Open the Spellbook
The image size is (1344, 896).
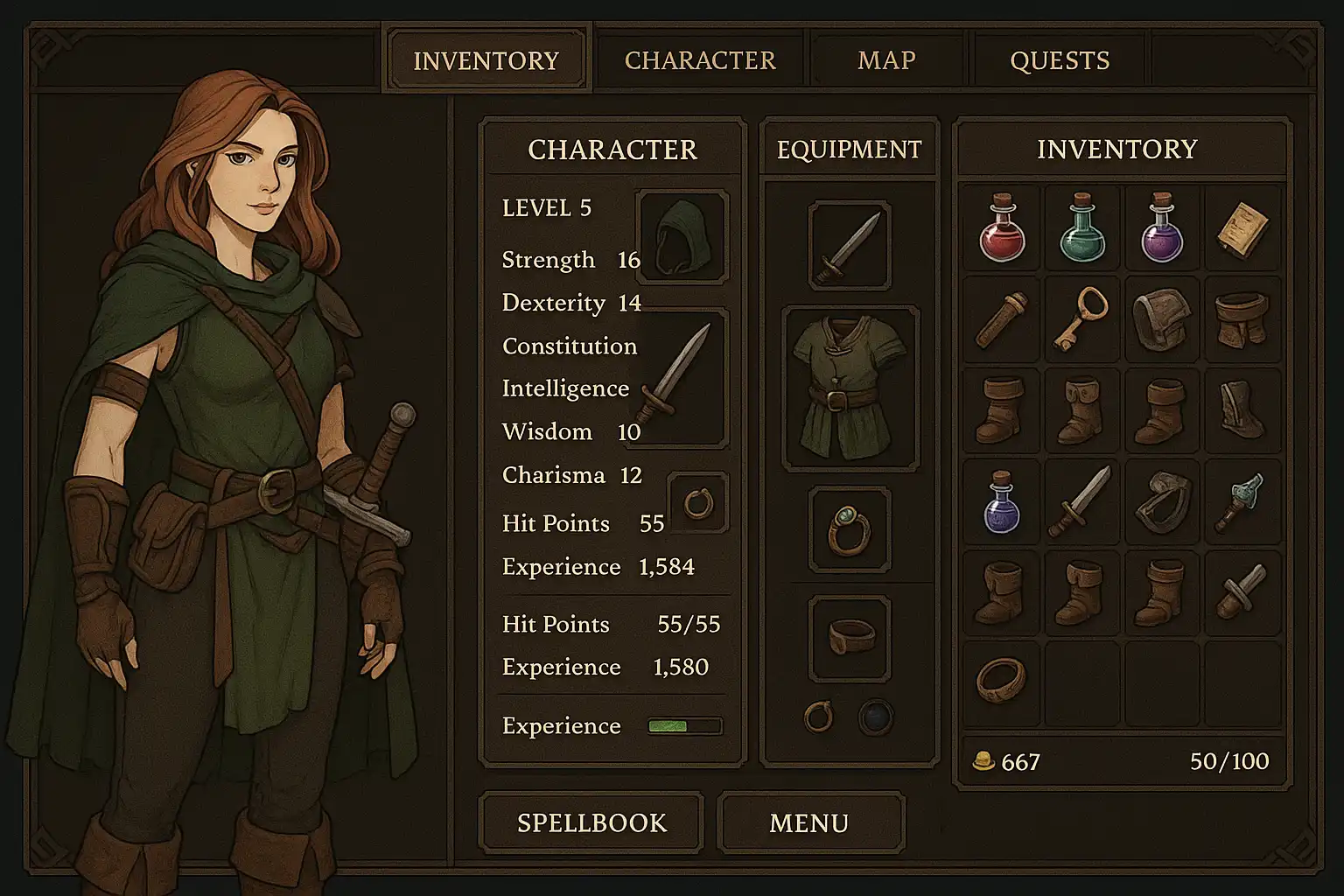pos(591,822)
